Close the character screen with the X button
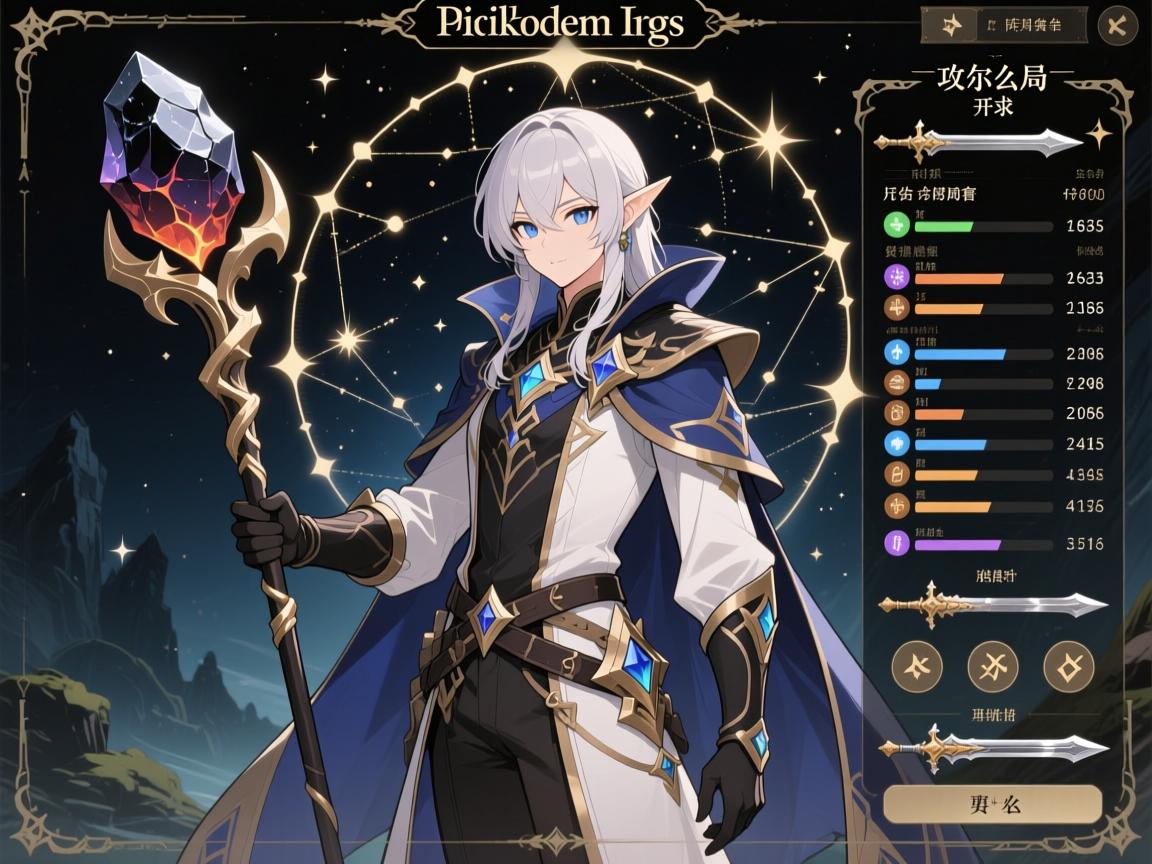This screenshot has height=864, width=1152. click(1117, 26)
